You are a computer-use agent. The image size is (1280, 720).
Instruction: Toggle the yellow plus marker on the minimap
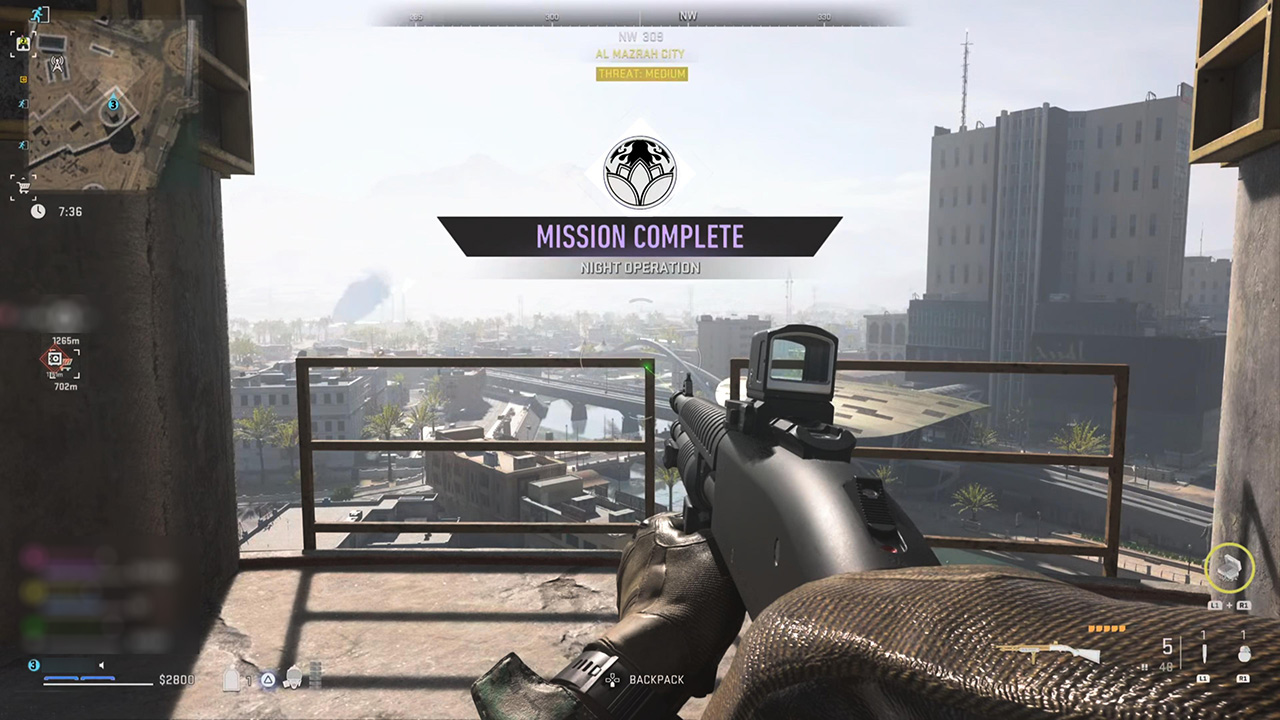(24, 80)
